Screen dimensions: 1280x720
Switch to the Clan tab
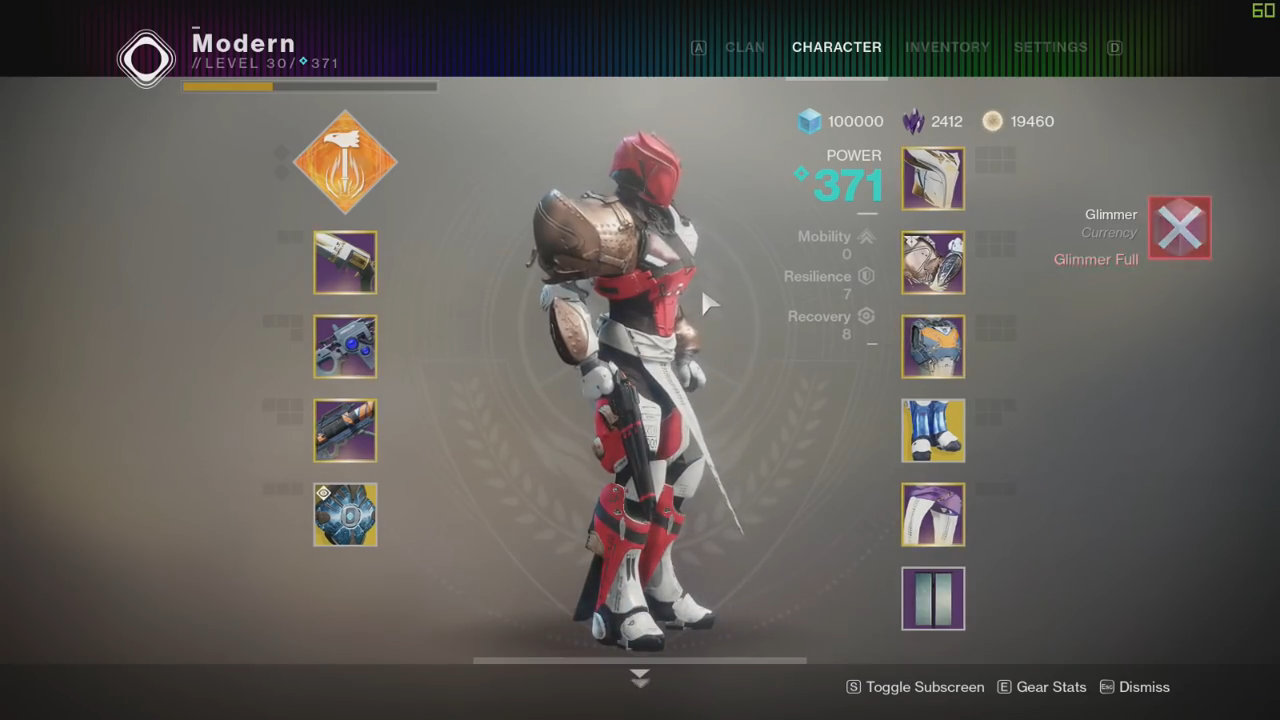click(745, 47)
